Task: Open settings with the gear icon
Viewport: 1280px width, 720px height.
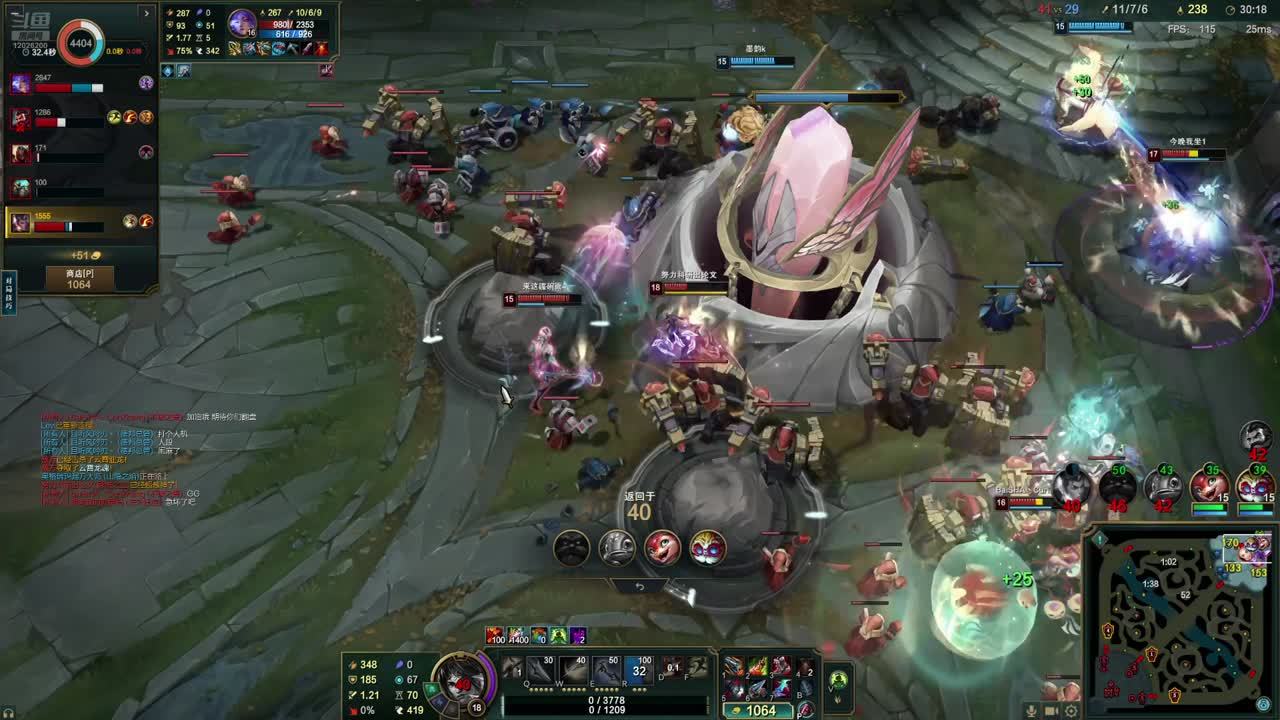Action: tap(1071, 710)
